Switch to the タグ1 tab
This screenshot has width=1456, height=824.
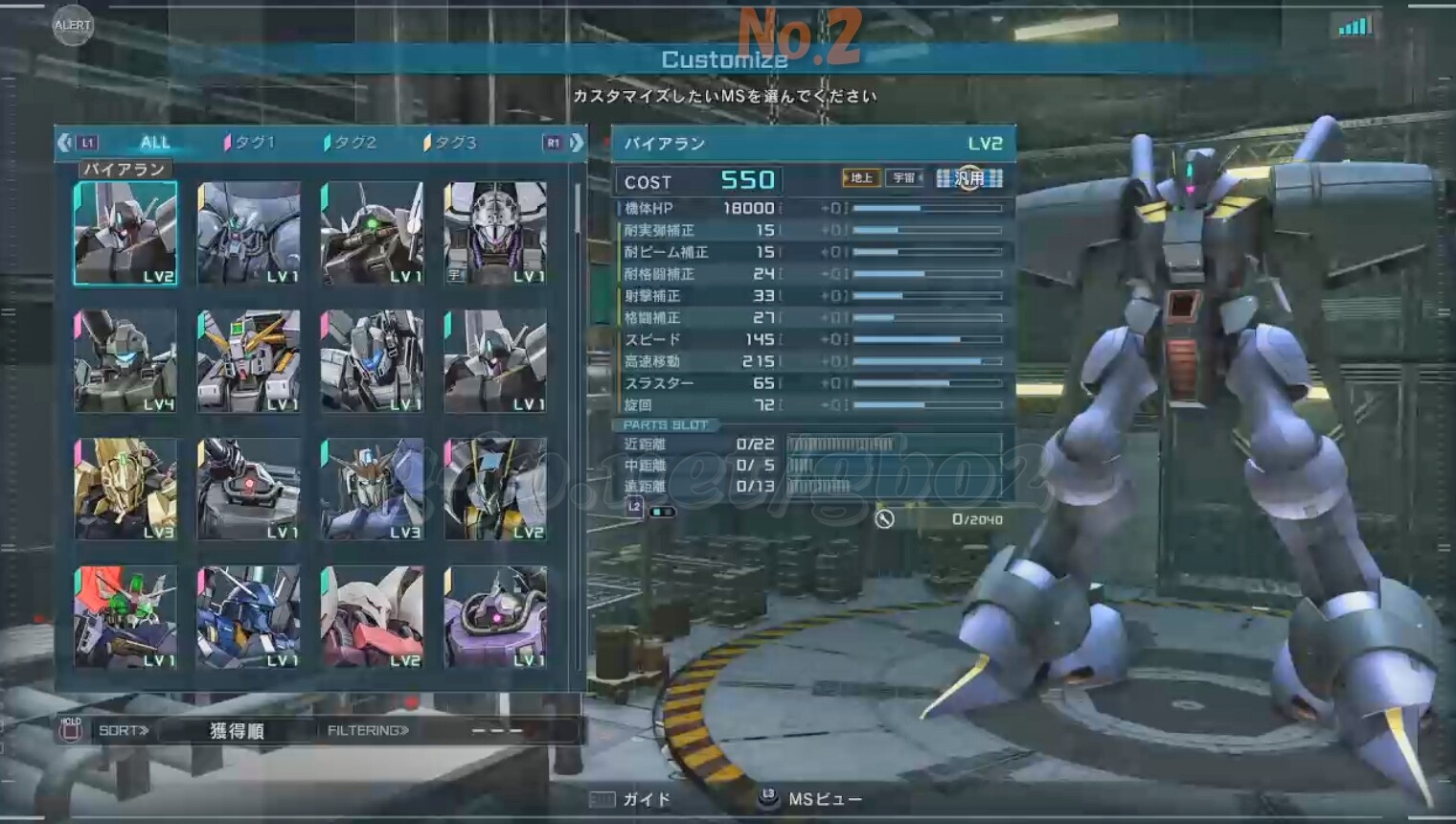(x=251, y=143)
